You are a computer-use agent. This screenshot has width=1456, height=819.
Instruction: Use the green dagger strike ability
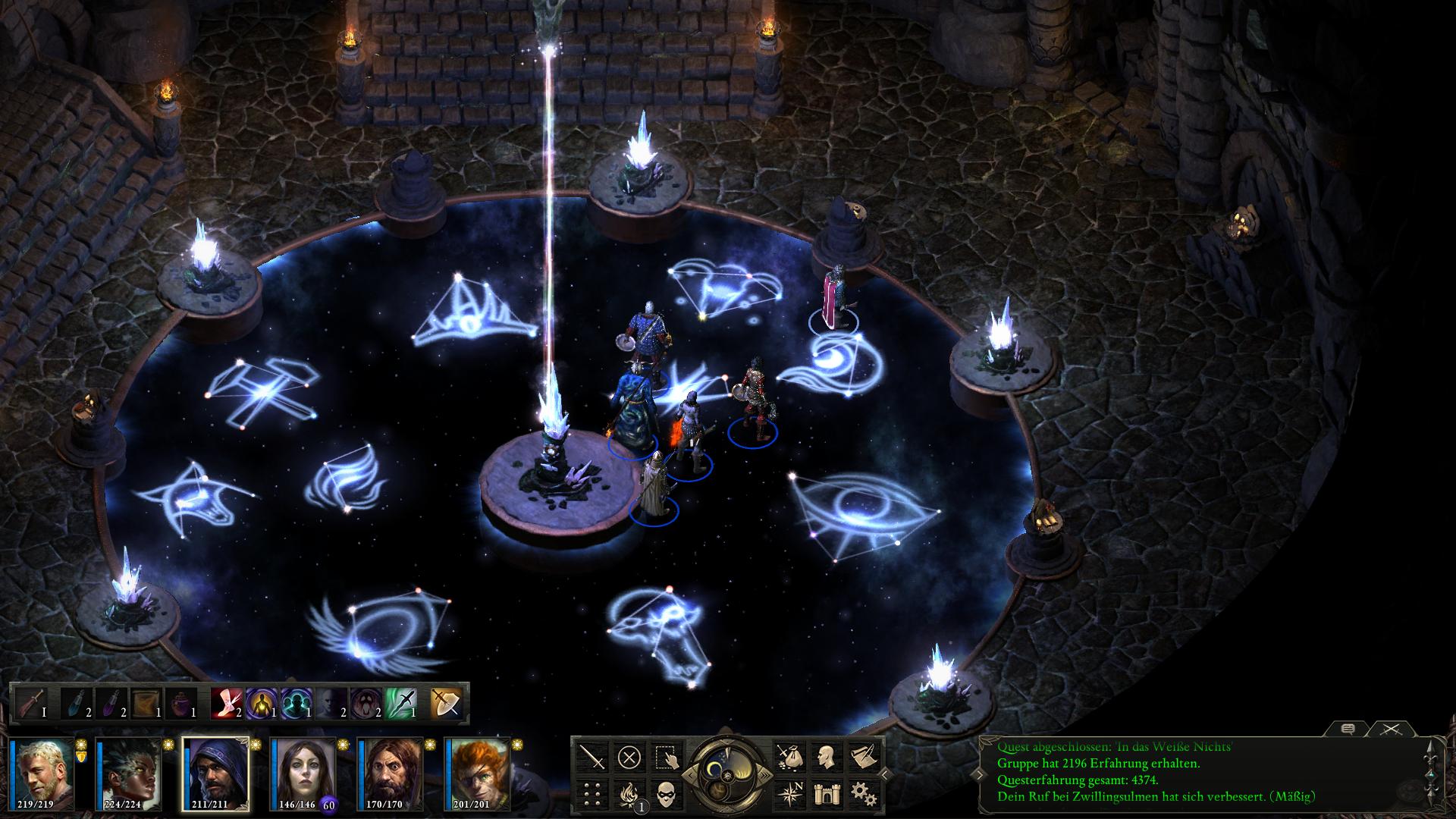402,703
